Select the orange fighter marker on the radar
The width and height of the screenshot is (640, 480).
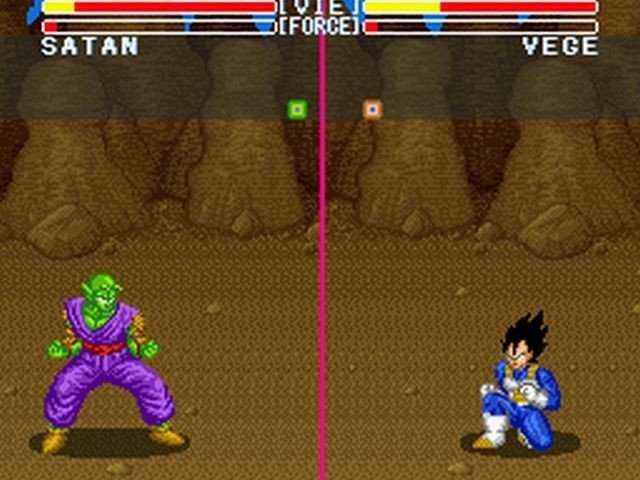[372, 109]
